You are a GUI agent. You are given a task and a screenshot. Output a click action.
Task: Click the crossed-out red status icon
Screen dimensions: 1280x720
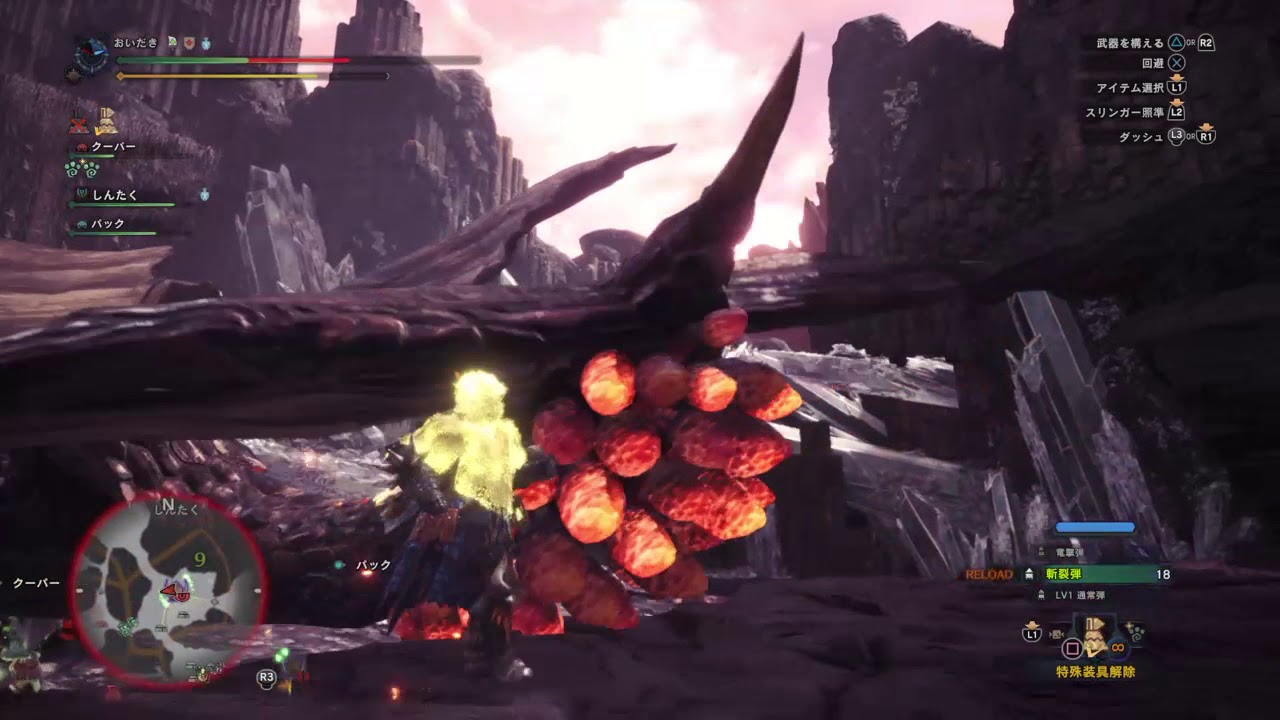[x=79, y=125]
